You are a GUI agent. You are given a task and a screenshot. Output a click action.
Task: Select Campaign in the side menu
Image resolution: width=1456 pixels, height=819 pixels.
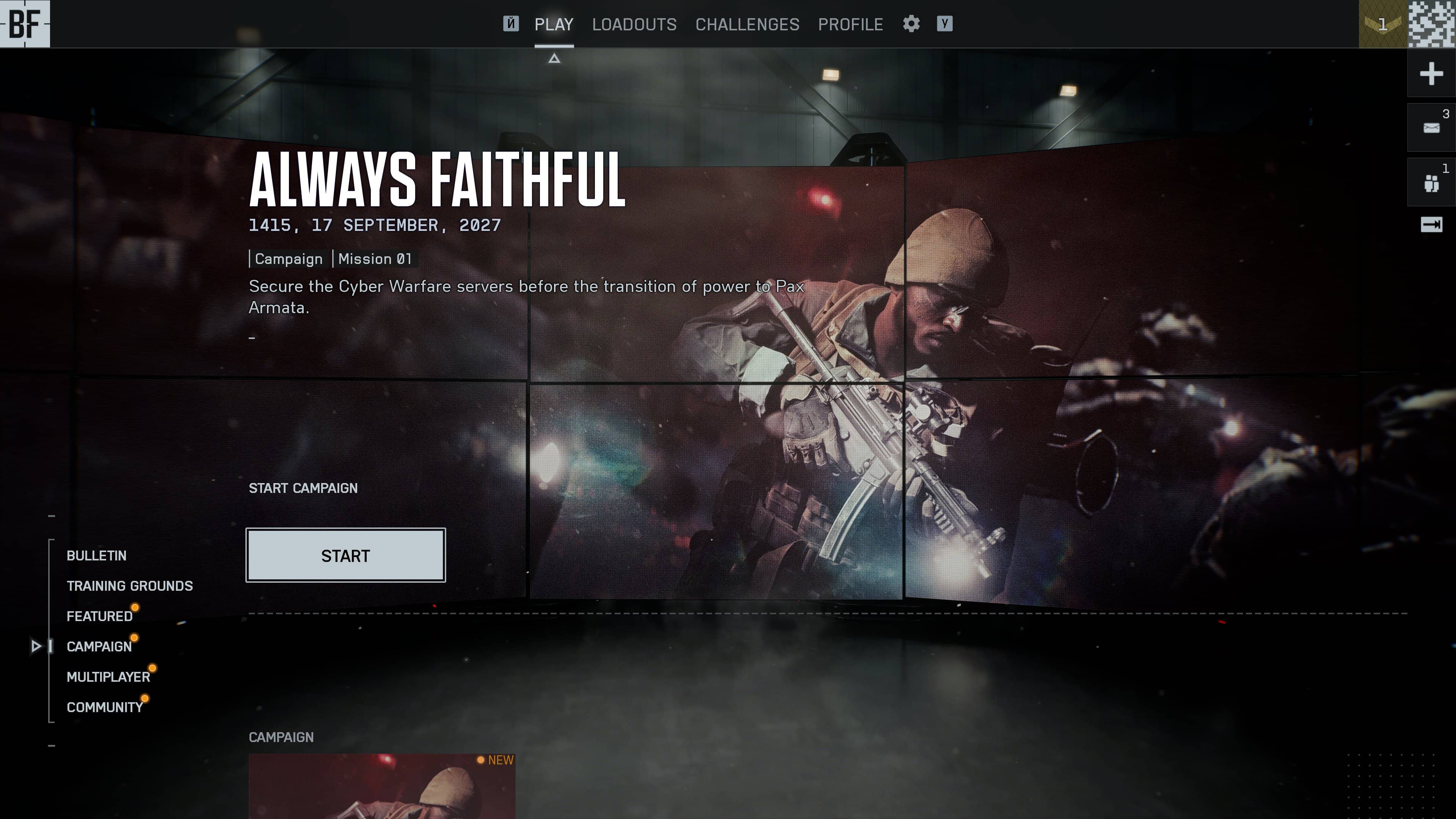click(99, 646)
